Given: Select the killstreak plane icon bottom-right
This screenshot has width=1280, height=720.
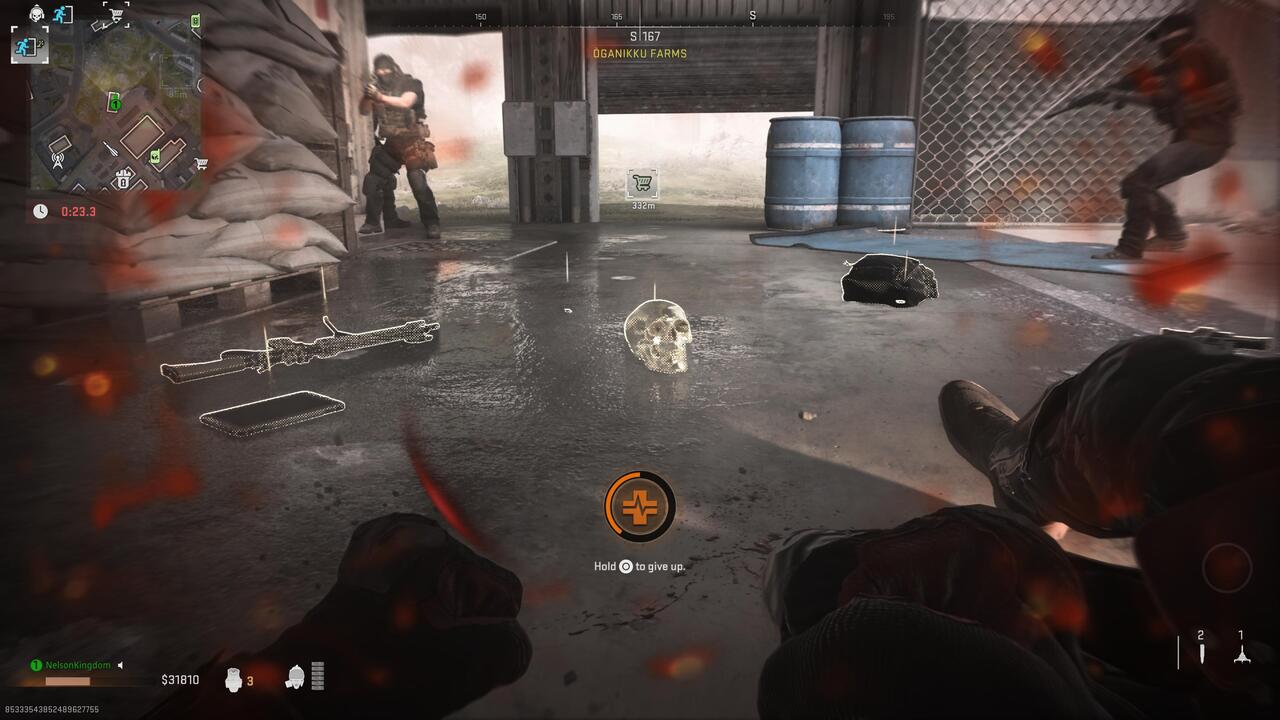Looking at the screenshot, I should pos(1242,658).
